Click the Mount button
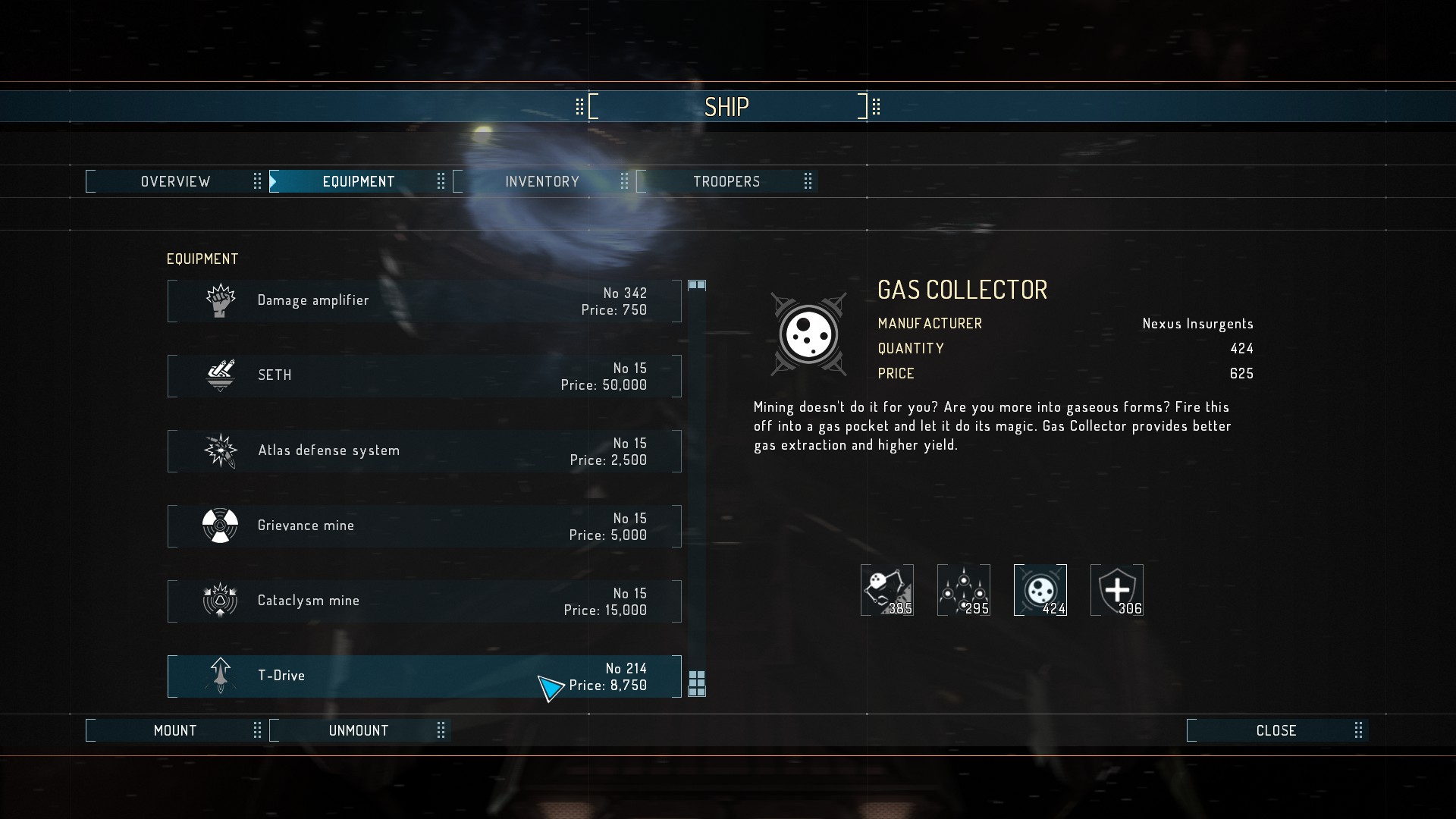 pos(175,731)
